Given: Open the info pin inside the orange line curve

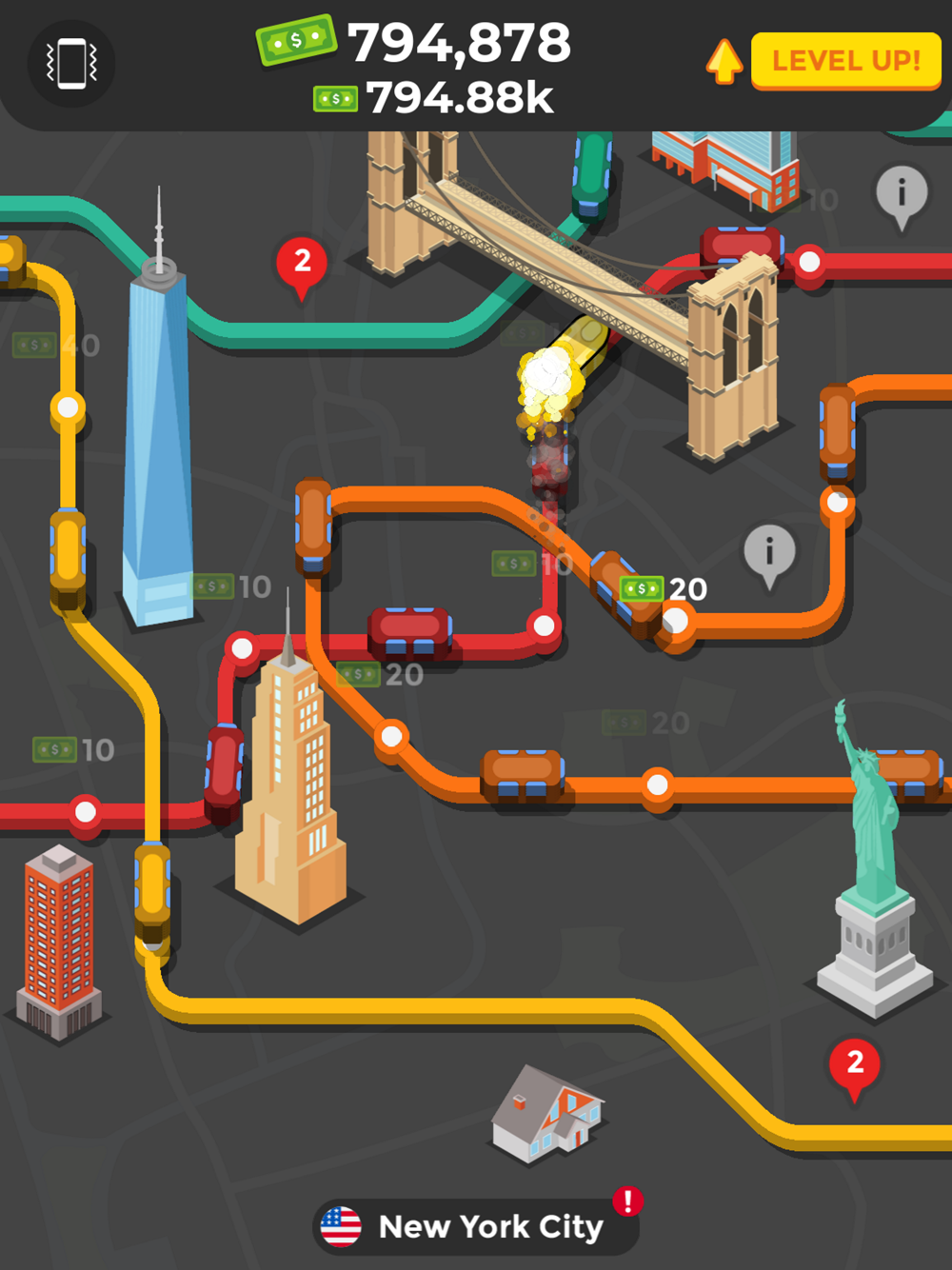Looking at the screenshot, I should 769,552.
